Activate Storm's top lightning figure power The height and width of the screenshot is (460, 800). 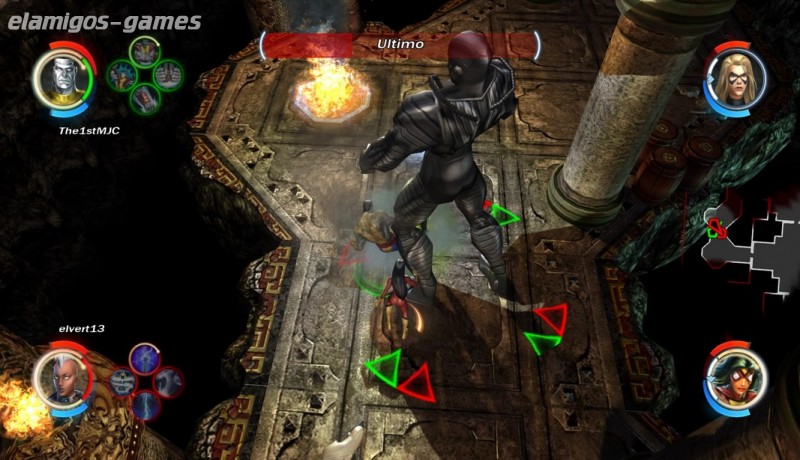[x=146, y=358]
